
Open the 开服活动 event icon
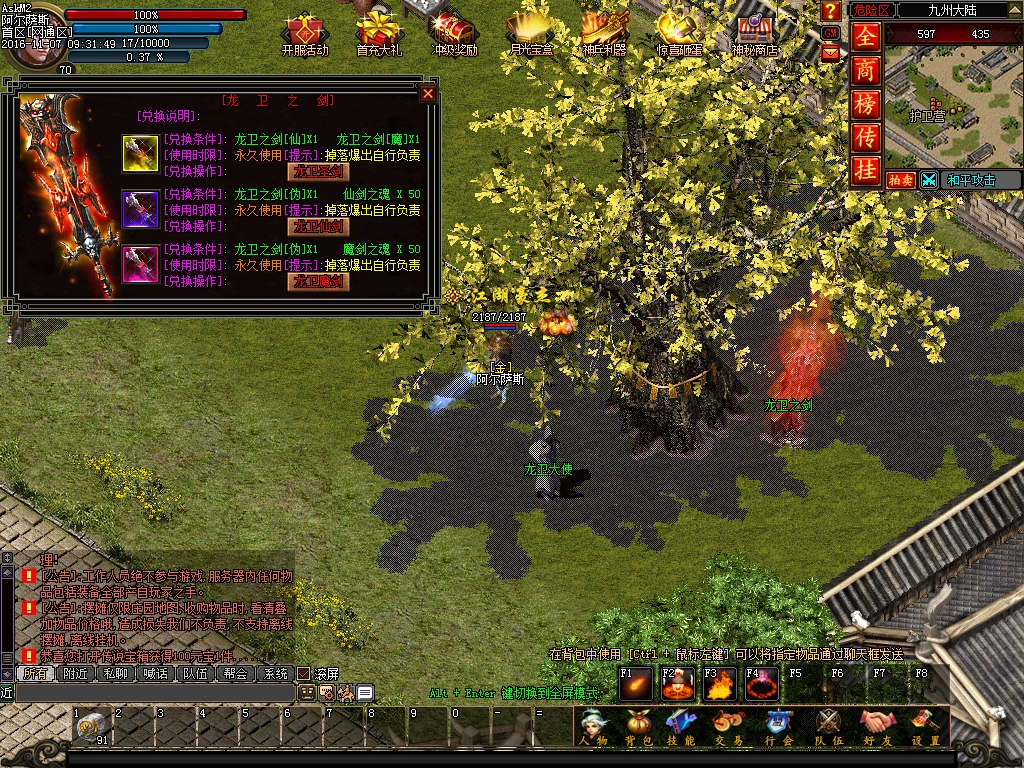pos(304,33)
